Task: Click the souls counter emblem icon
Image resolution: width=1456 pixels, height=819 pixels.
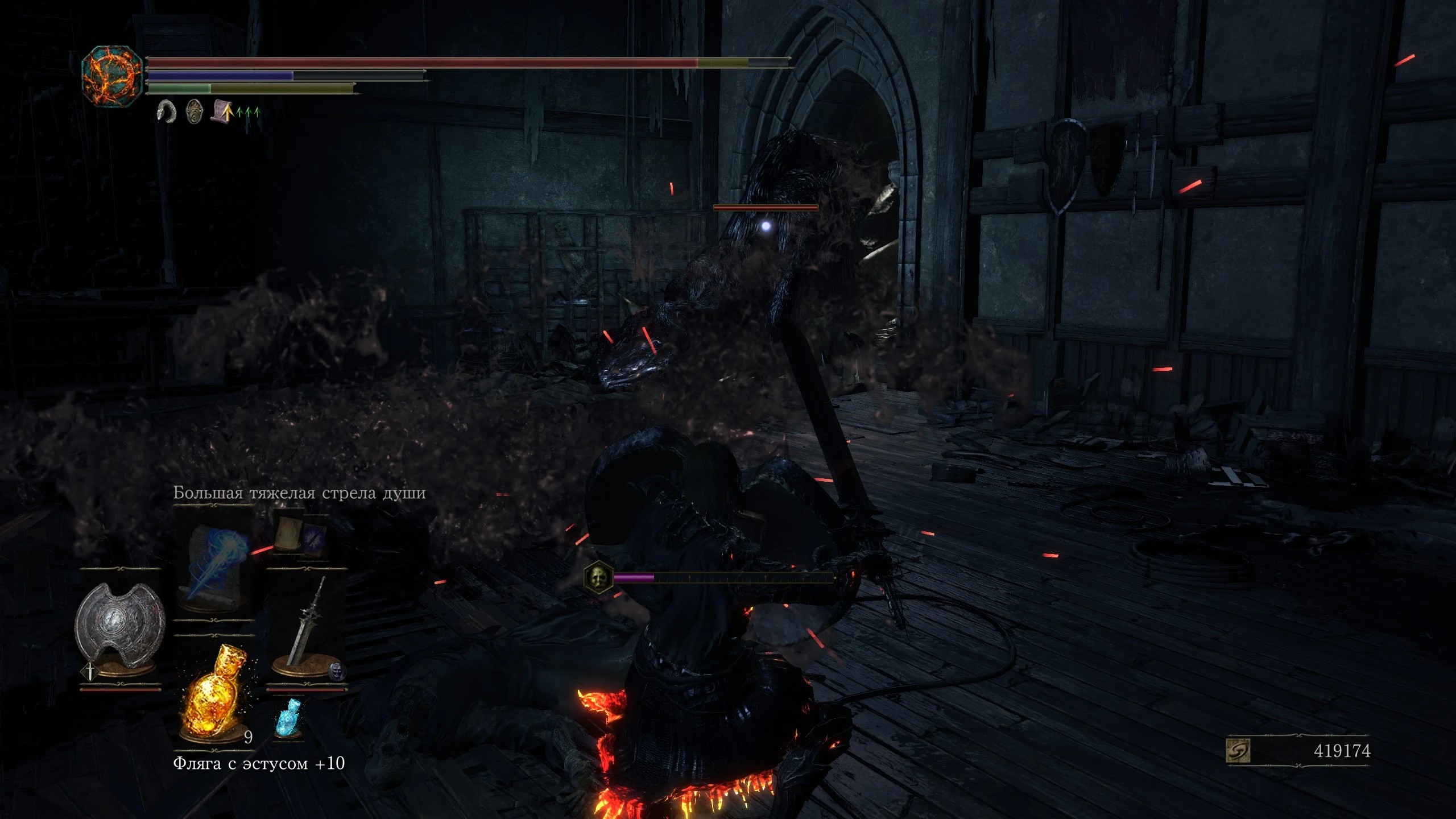Action: tap(1238, 750)
